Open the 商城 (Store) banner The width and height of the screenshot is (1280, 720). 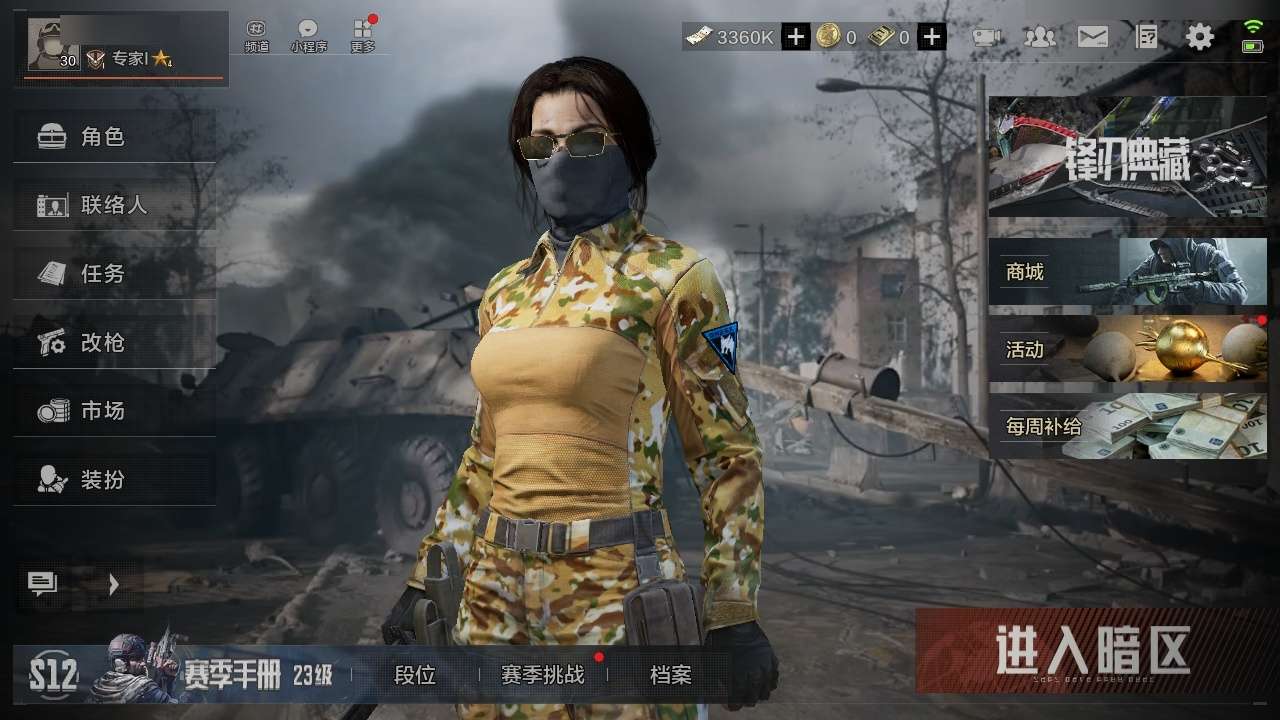pos(1127,271)
